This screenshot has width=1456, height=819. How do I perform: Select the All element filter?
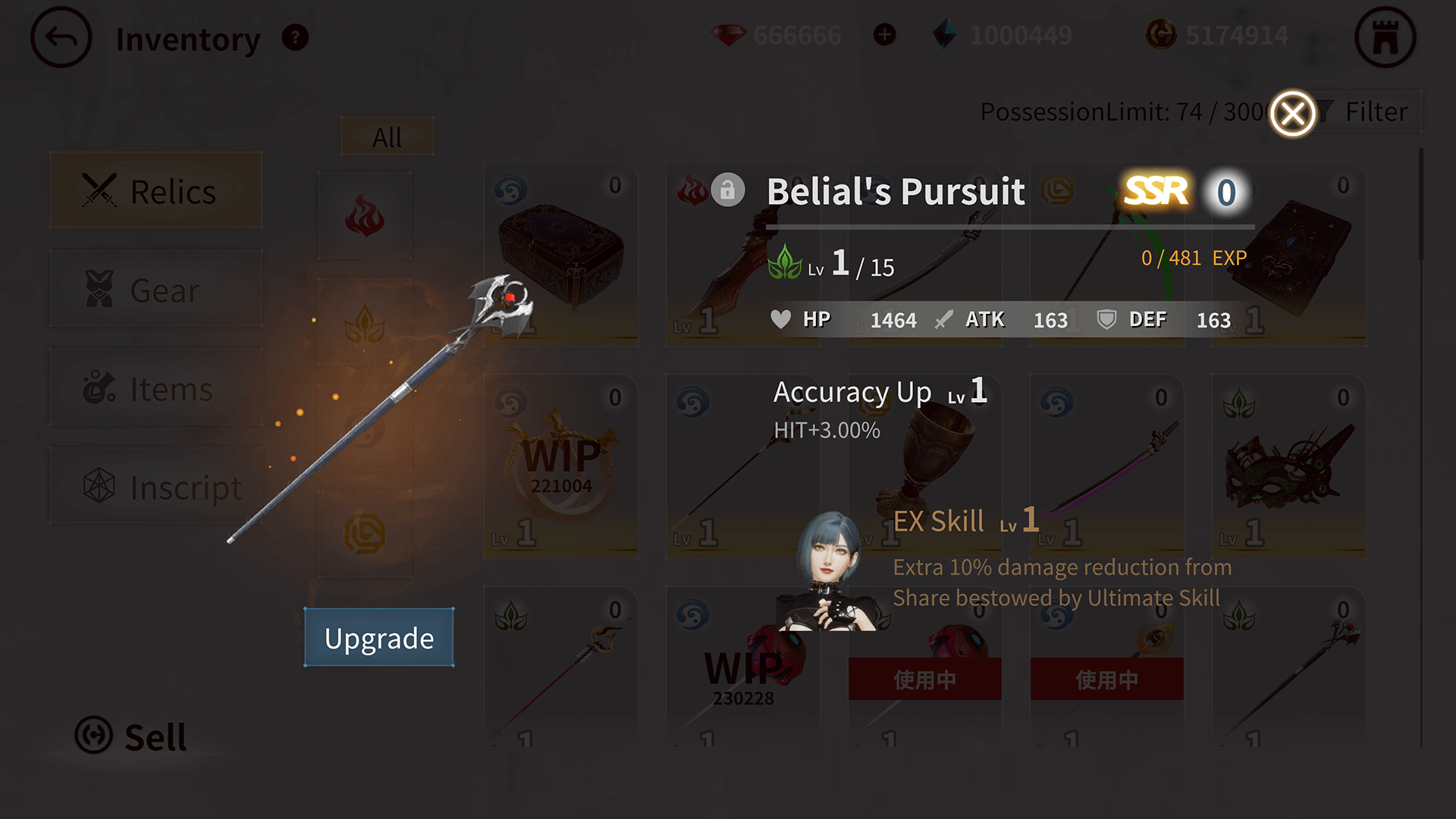387,137
